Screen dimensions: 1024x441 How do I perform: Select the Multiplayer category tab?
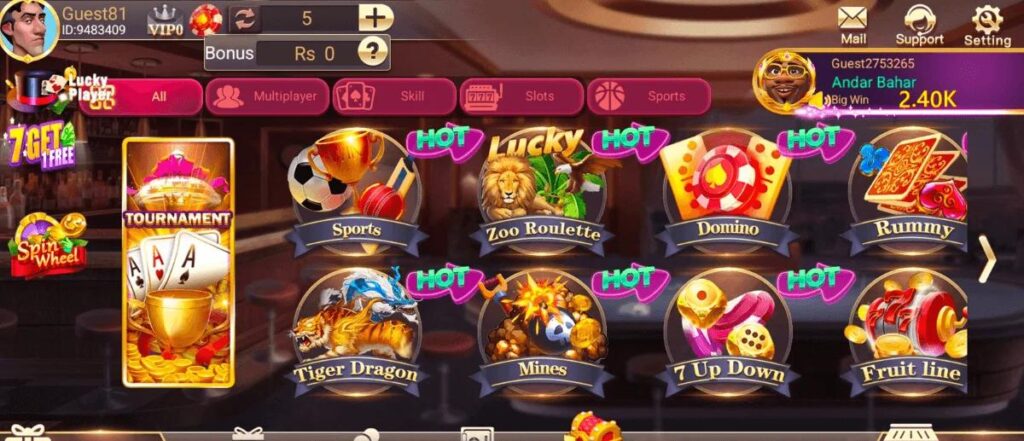click(267, 97)
